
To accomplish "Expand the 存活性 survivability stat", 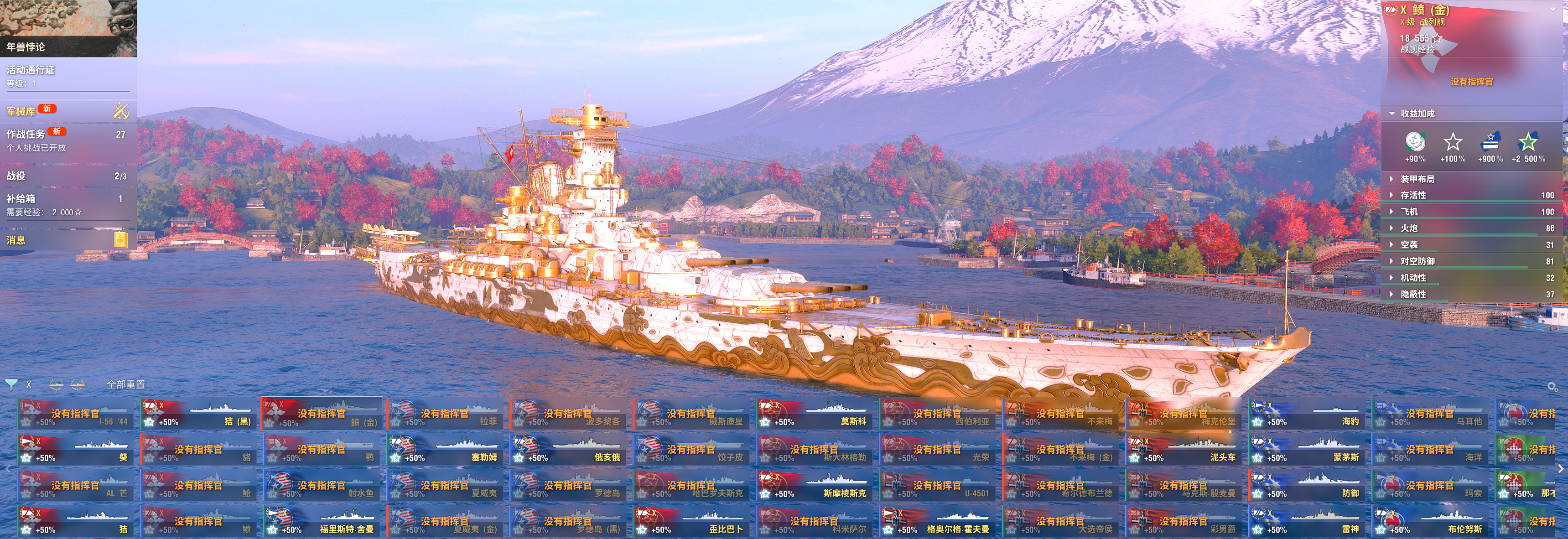I will coord(1413,195).
